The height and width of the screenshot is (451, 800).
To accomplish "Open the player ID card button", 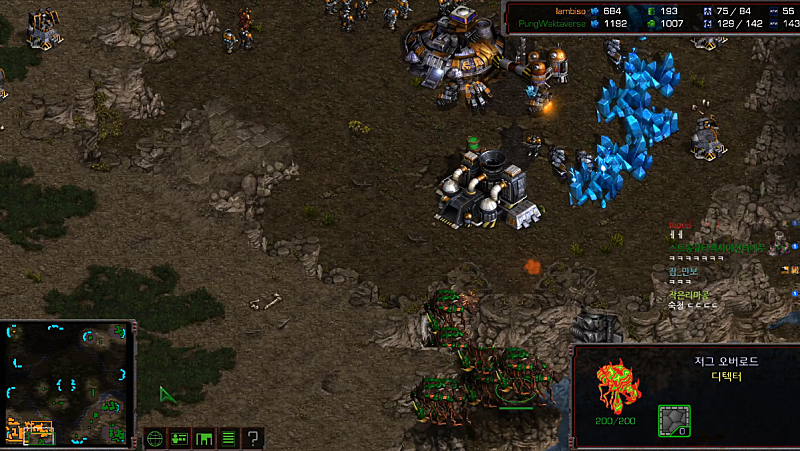I will click(180, 437).
